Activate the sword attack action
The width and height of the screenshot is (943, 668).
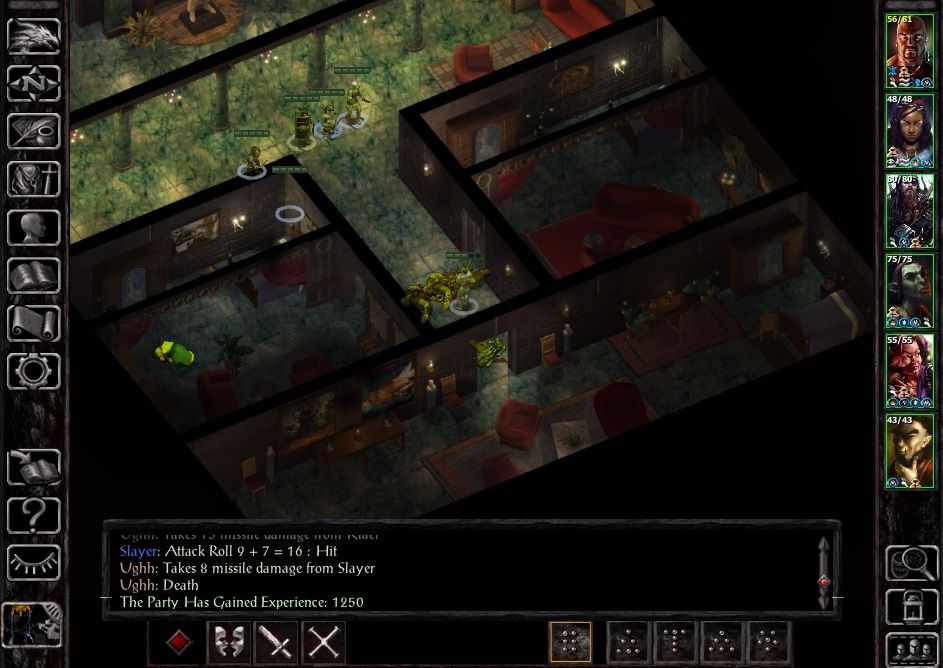coord(275,641)
